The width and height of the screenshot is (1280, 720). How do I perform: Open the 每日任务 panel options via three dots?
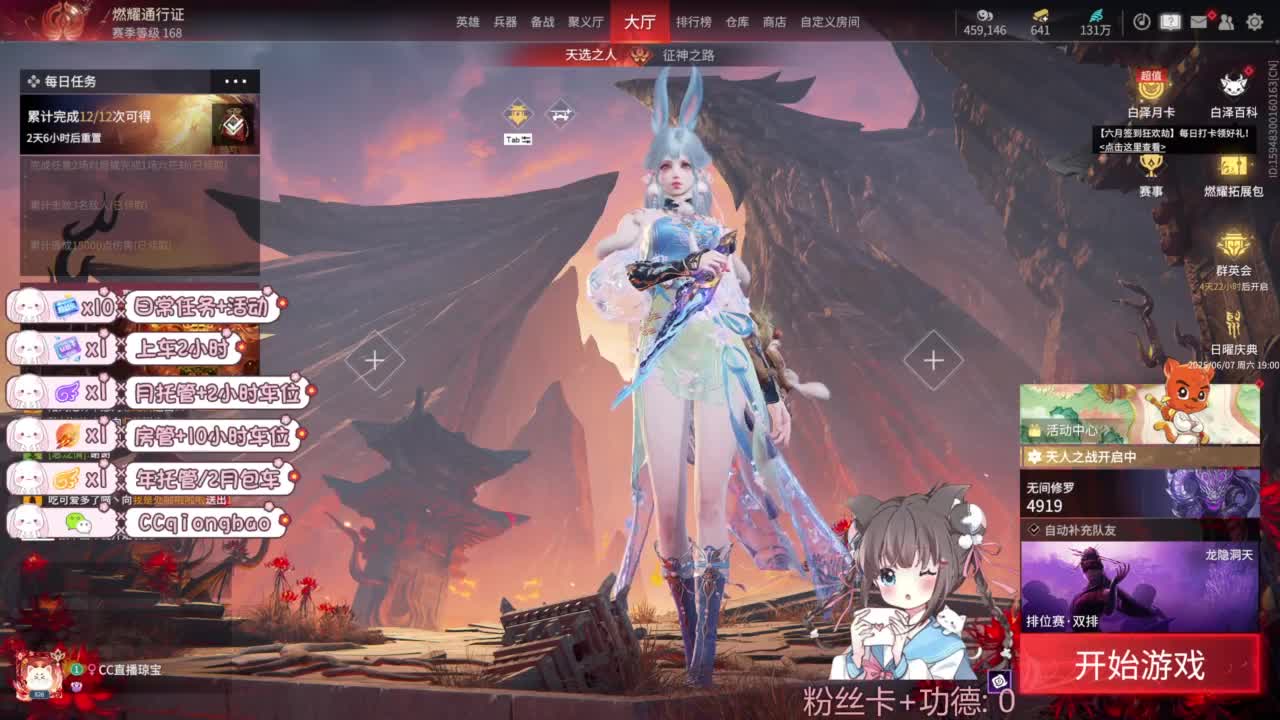tap(235, 81)
